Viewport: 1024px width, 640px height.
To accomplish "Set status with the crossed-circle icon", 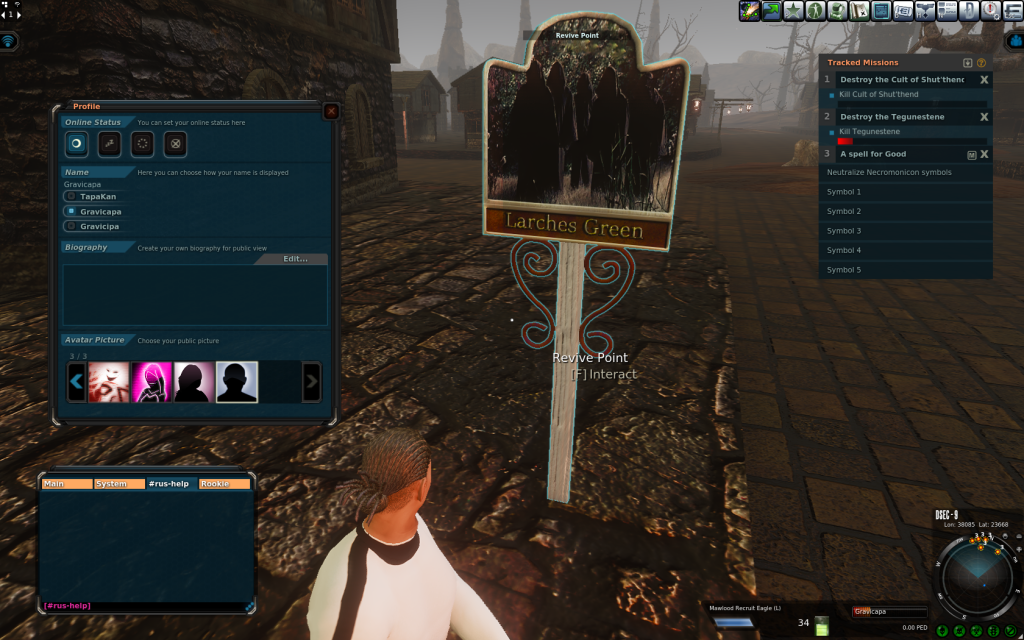I will [x=174, y=143].
